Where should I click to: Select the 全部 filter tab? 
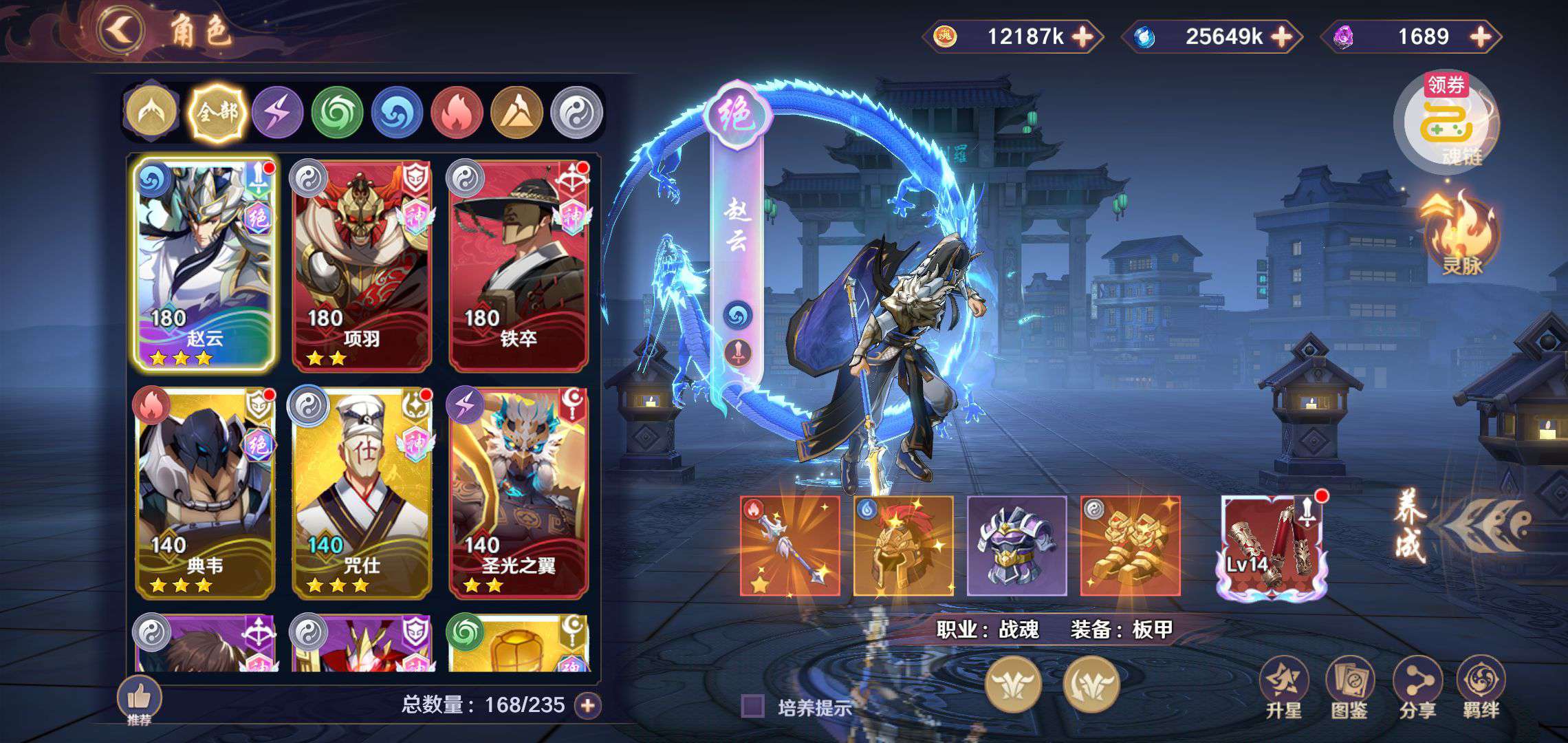point(217,112)
